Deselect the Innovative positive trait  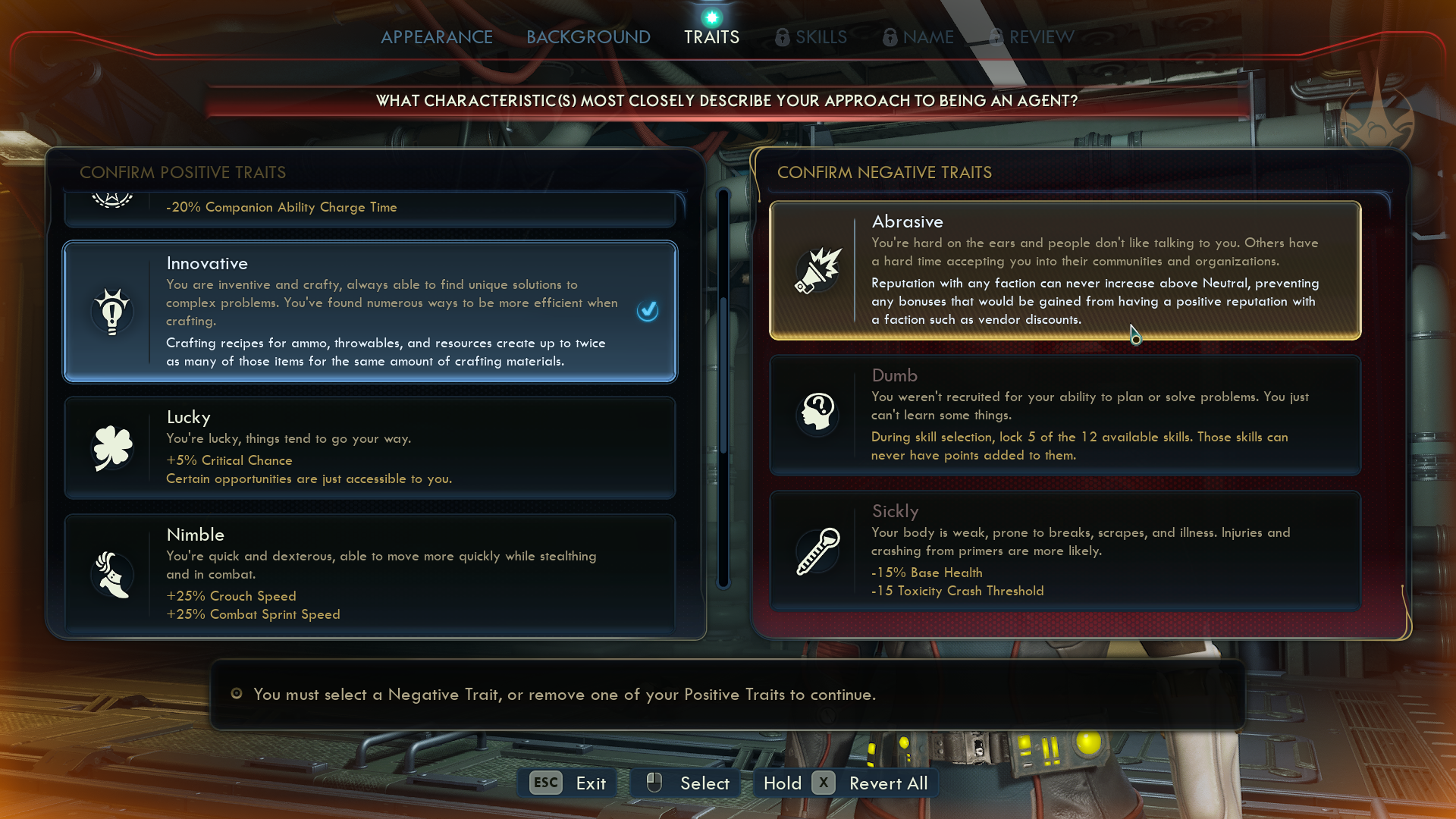pos(369,312)
